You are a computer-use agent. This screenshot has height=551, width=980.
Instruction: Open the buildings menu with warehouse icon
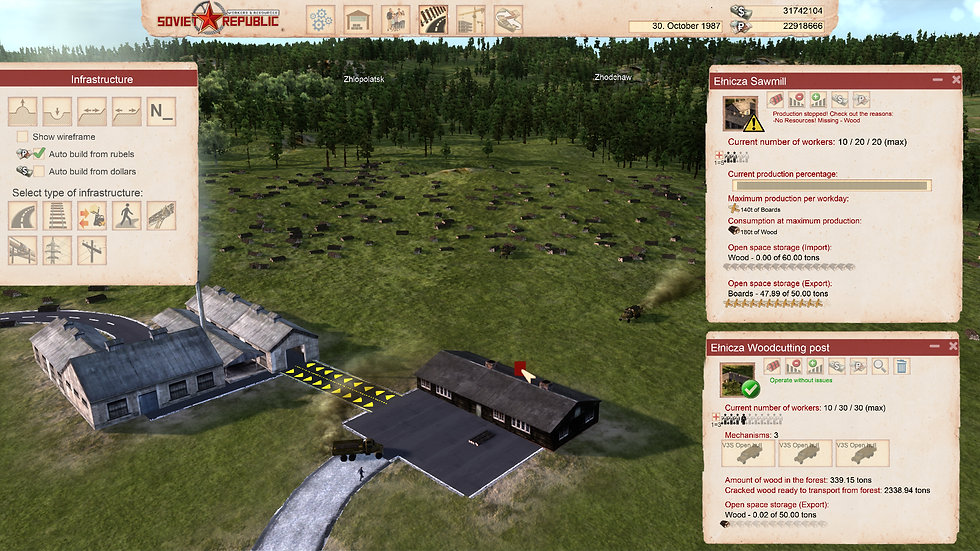[358, 18]
